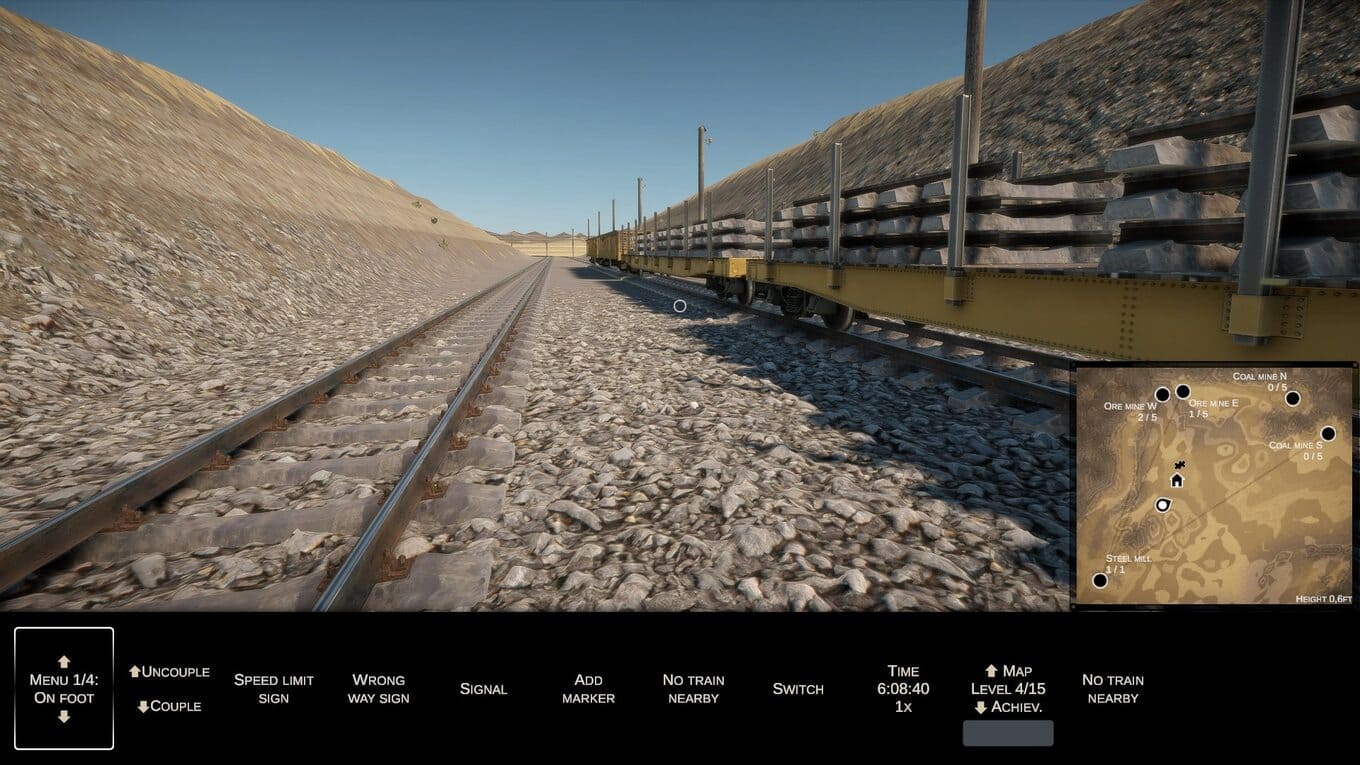Choose the Switch tool

(798, 689)
